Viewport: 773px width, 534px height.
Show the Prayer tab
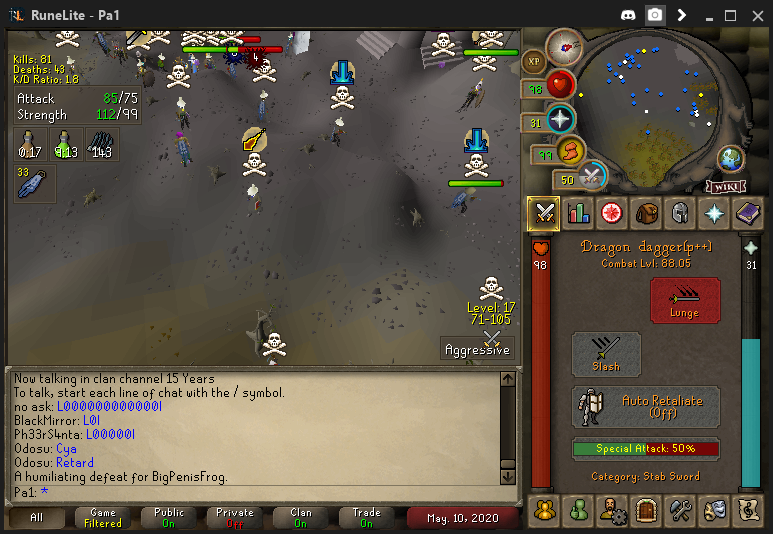[714, 212]
